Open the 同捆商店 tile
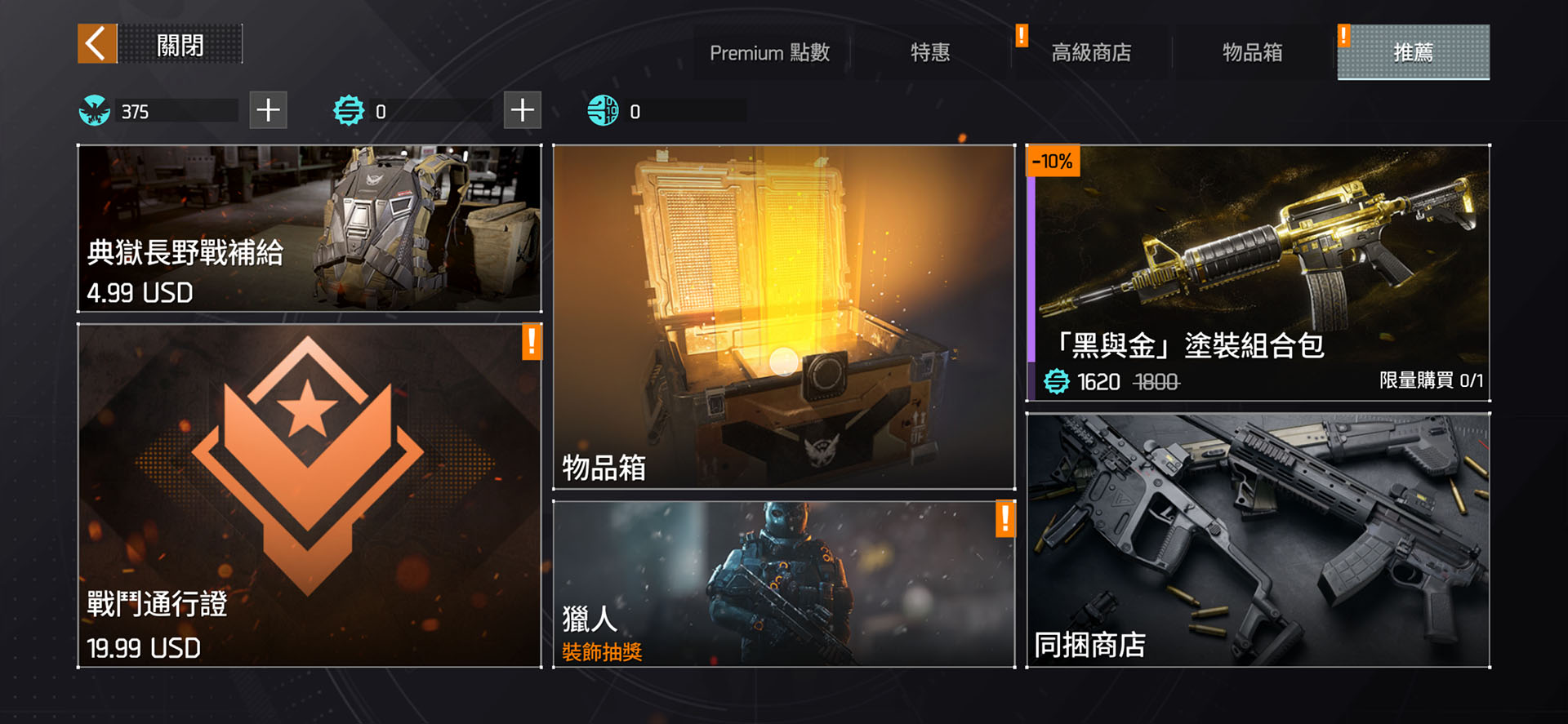Viewport: 1568px width, 724px height. (1258, 540)
